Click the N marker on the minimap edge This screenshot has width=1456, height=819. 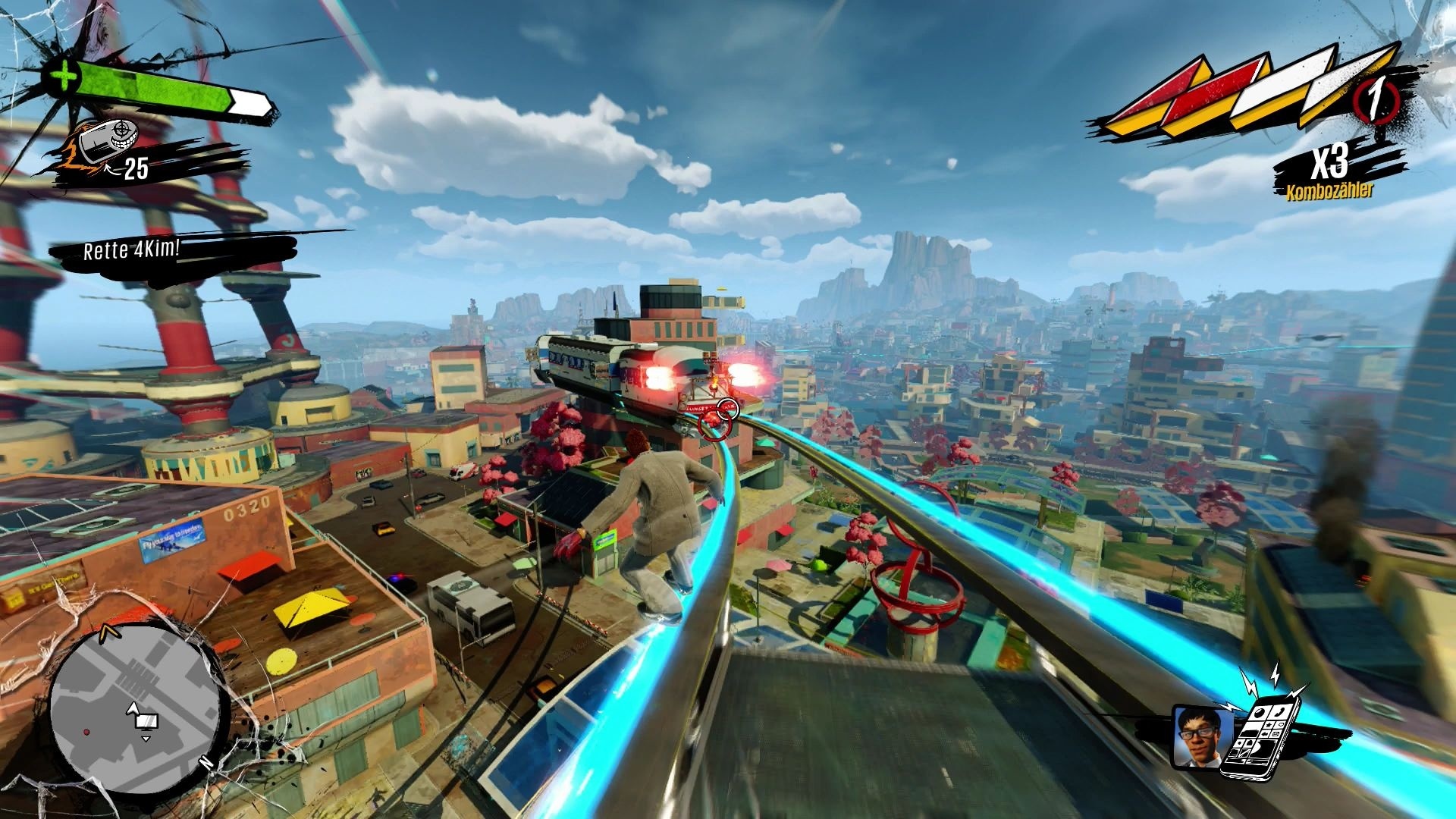point(206,762)
